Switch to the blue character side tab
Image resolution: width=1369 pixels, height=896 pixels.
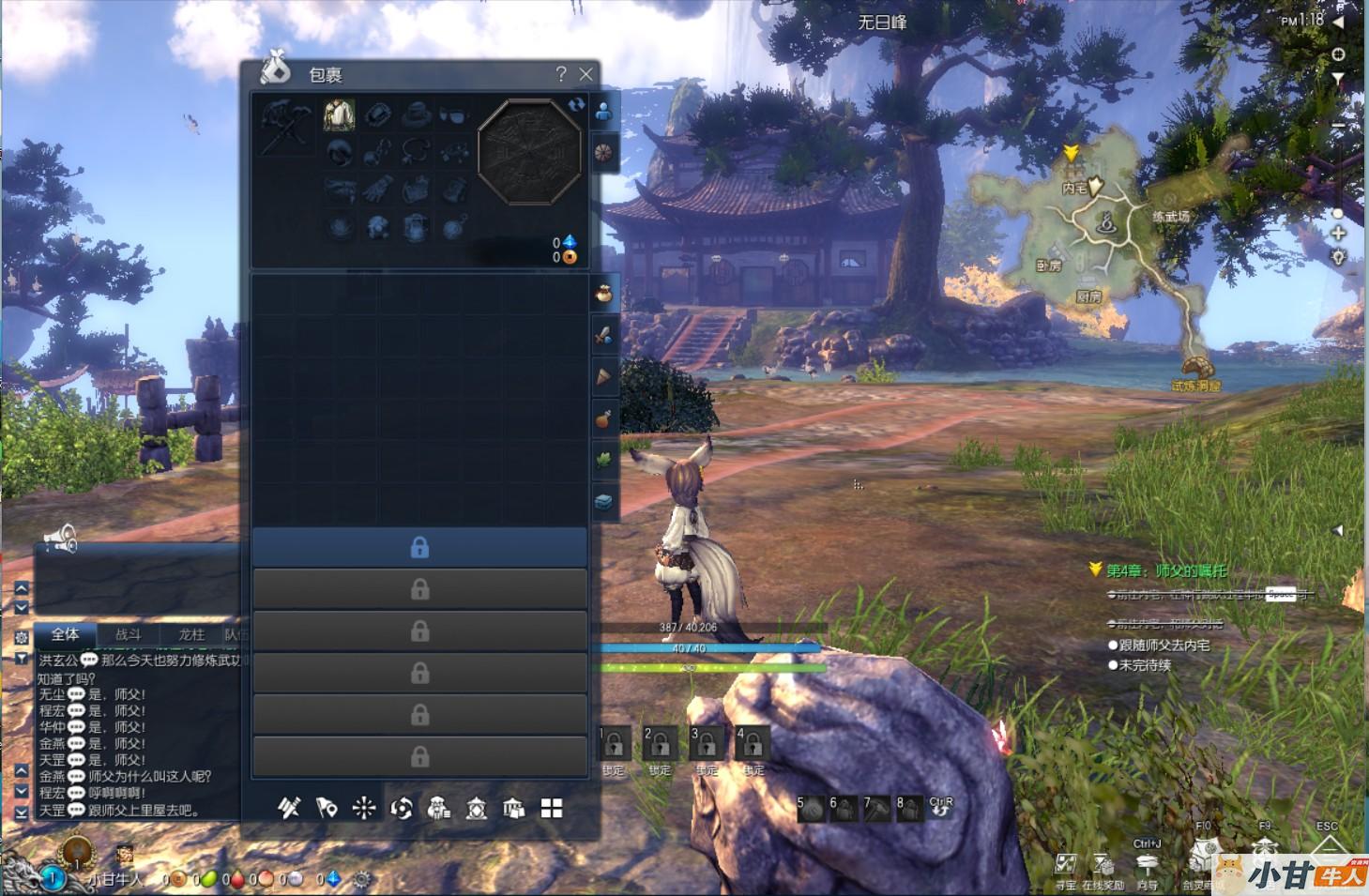[603, 112]
